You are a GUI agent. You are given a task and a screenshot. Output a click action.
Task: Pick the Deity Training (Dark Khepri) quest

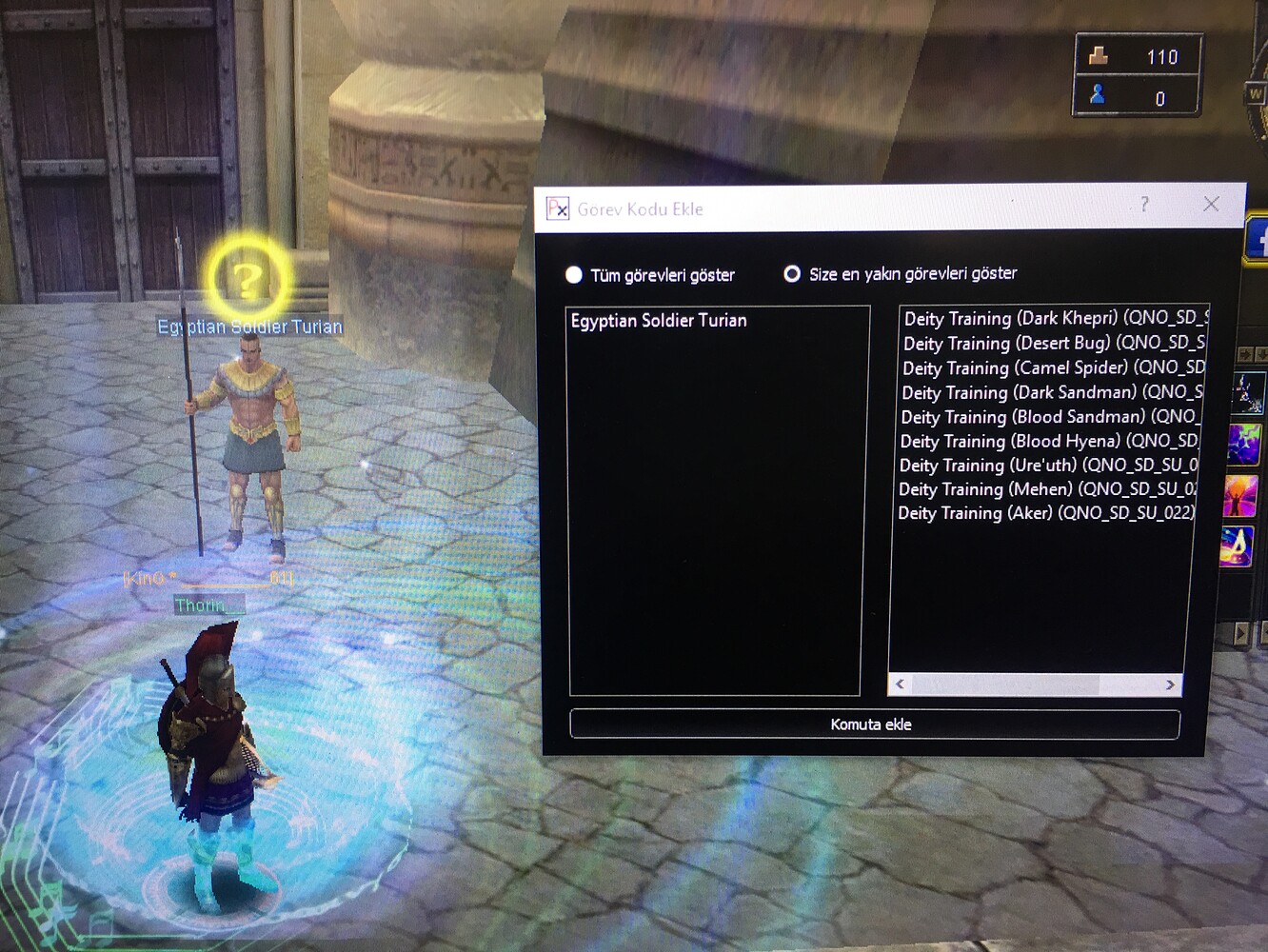point(1052,318)
